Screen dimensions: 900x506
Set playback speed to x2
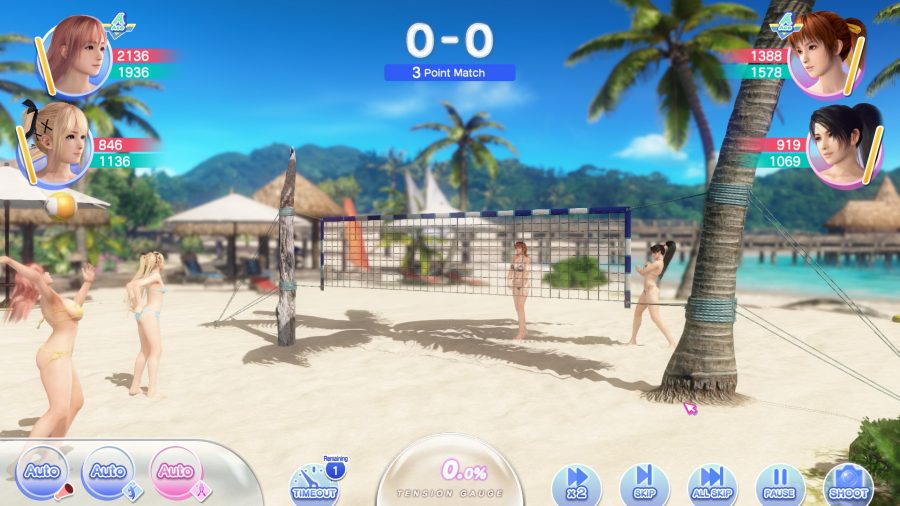click(576, 483)
